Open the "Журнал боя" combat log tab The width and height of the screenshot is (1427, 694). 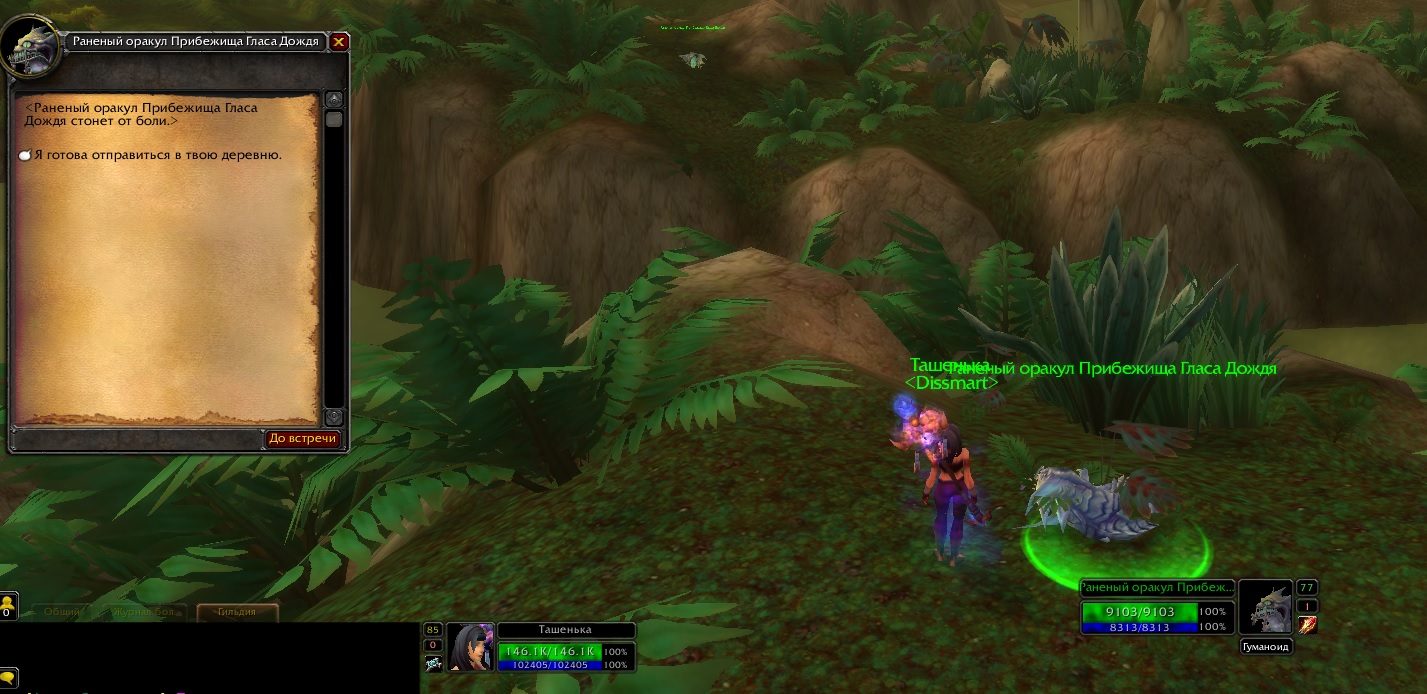[143, 612]
